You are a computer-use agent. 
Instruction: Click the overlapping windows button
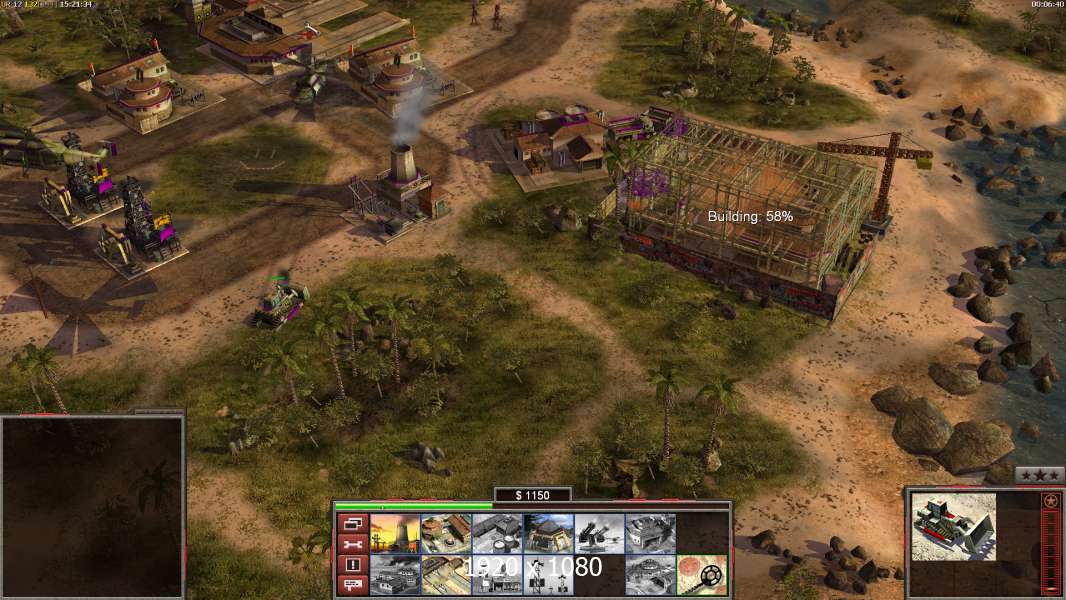coord(352,523)
